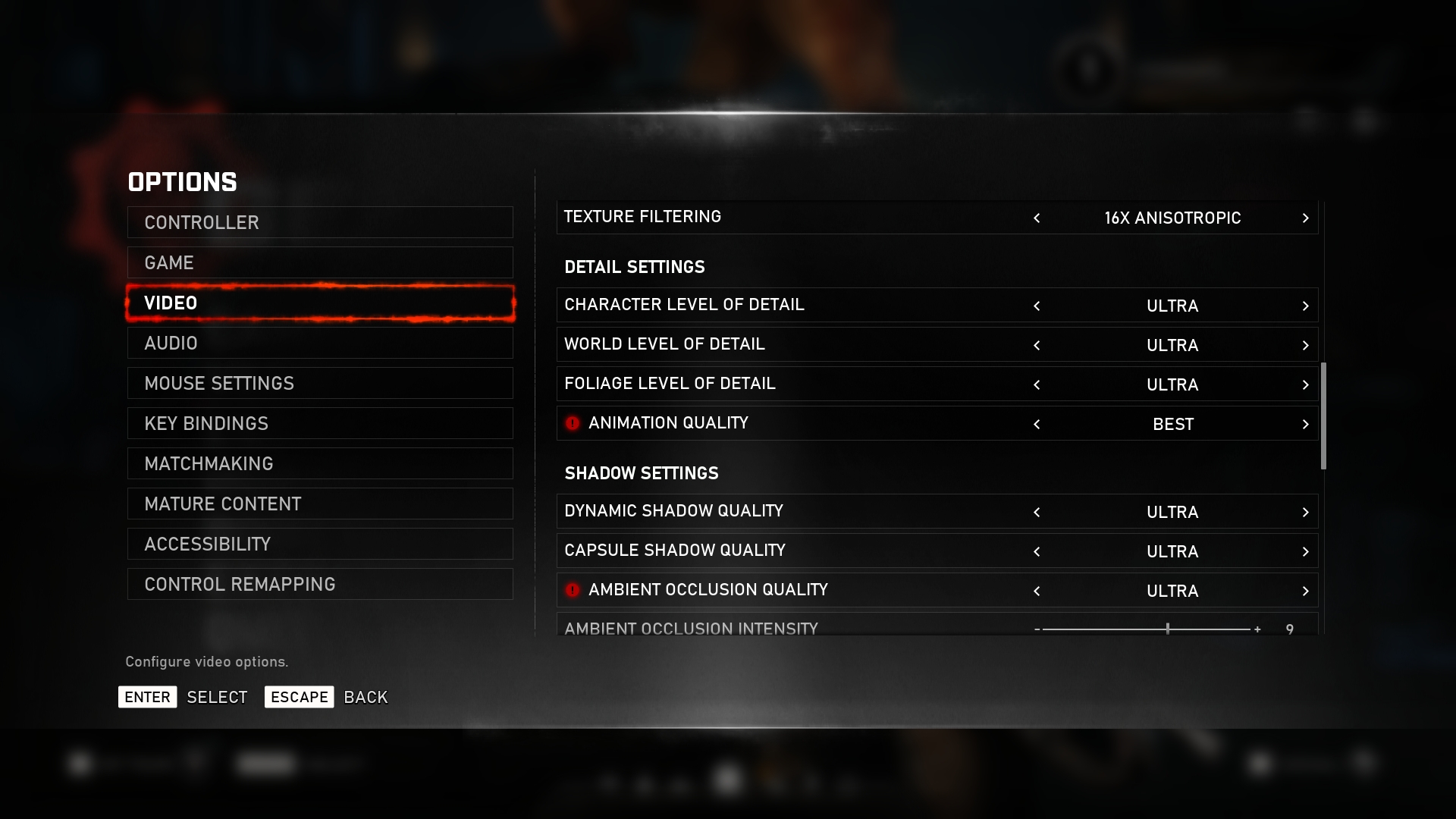Choose Control Remapping
The height and width of the screenshot is (819, 1456).
click(319, 584)
